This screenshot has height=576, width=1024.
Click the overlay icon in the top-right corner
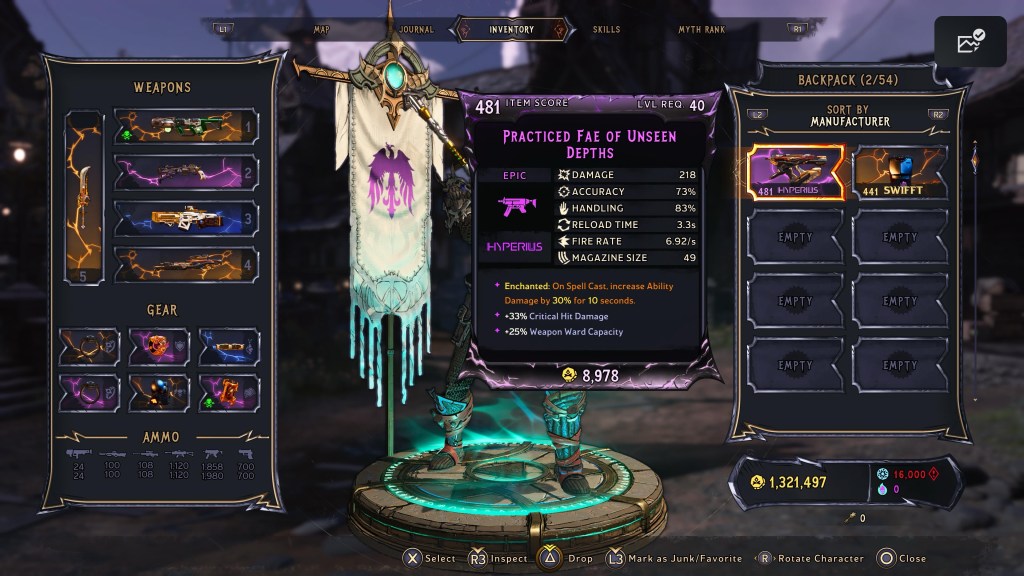[970, 42]
